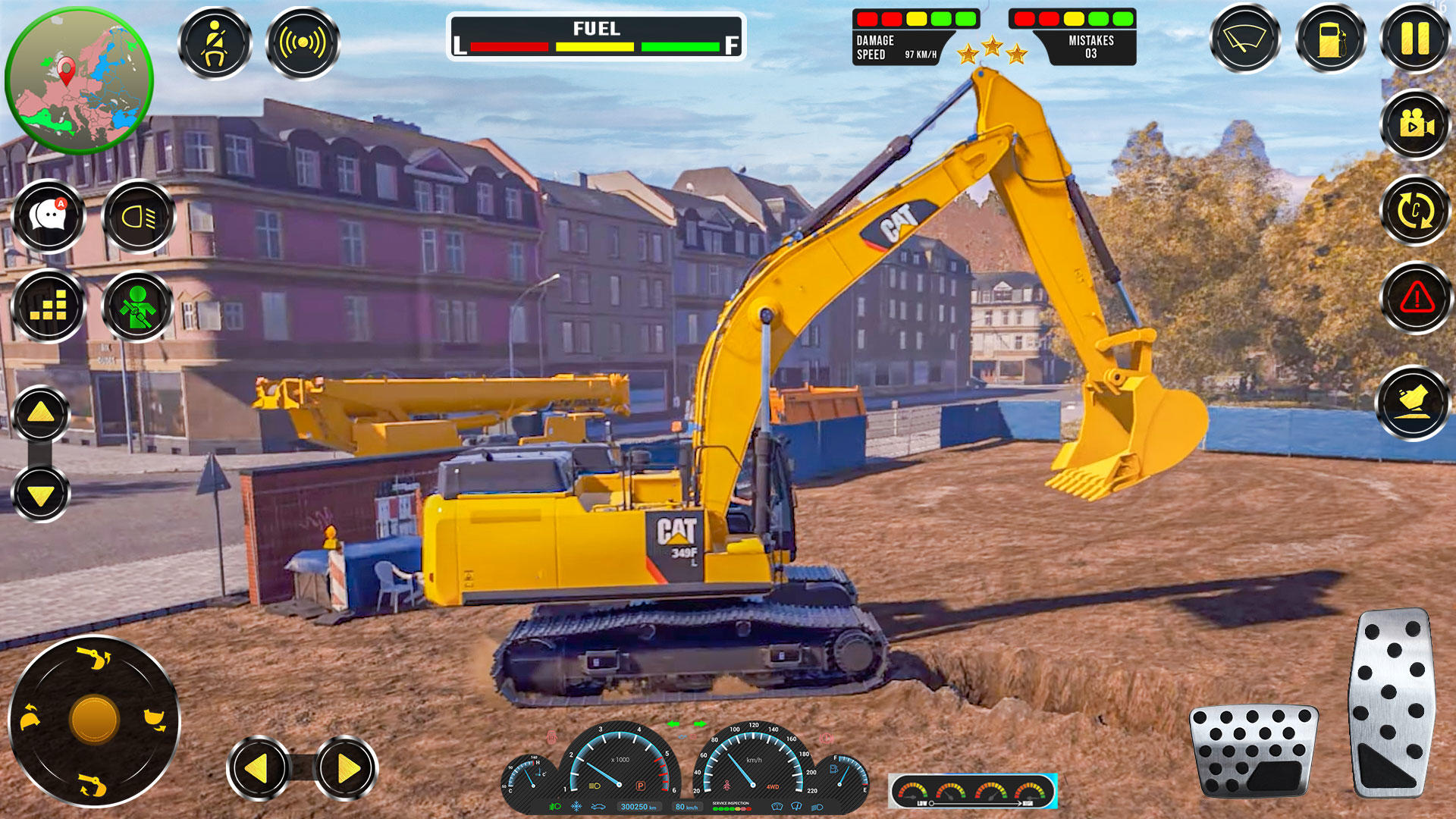Select the green driver figure button
Screen dimensions: 1456x819
(138, 306)
